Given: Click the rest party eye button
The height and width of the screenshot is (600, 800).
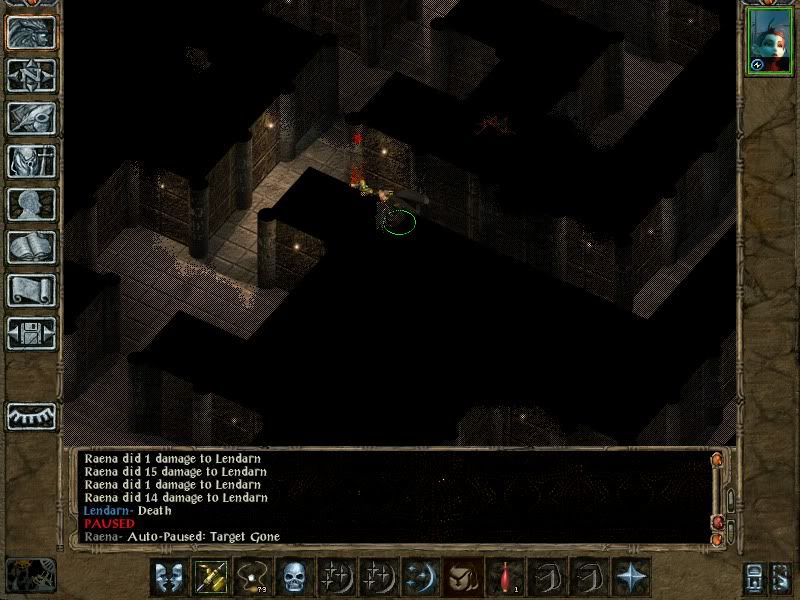Looking at the screenshot, I should [x=31, y=415].
